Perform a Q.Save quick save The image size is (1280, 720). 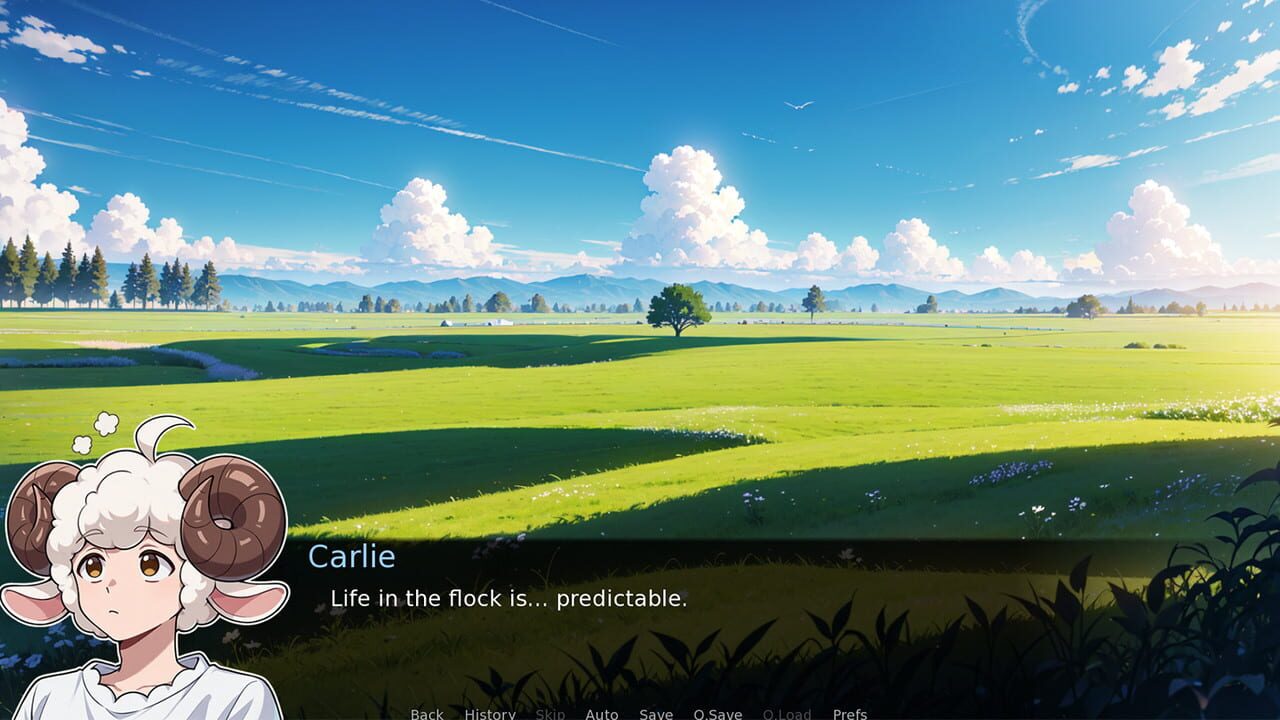point(718,714)
